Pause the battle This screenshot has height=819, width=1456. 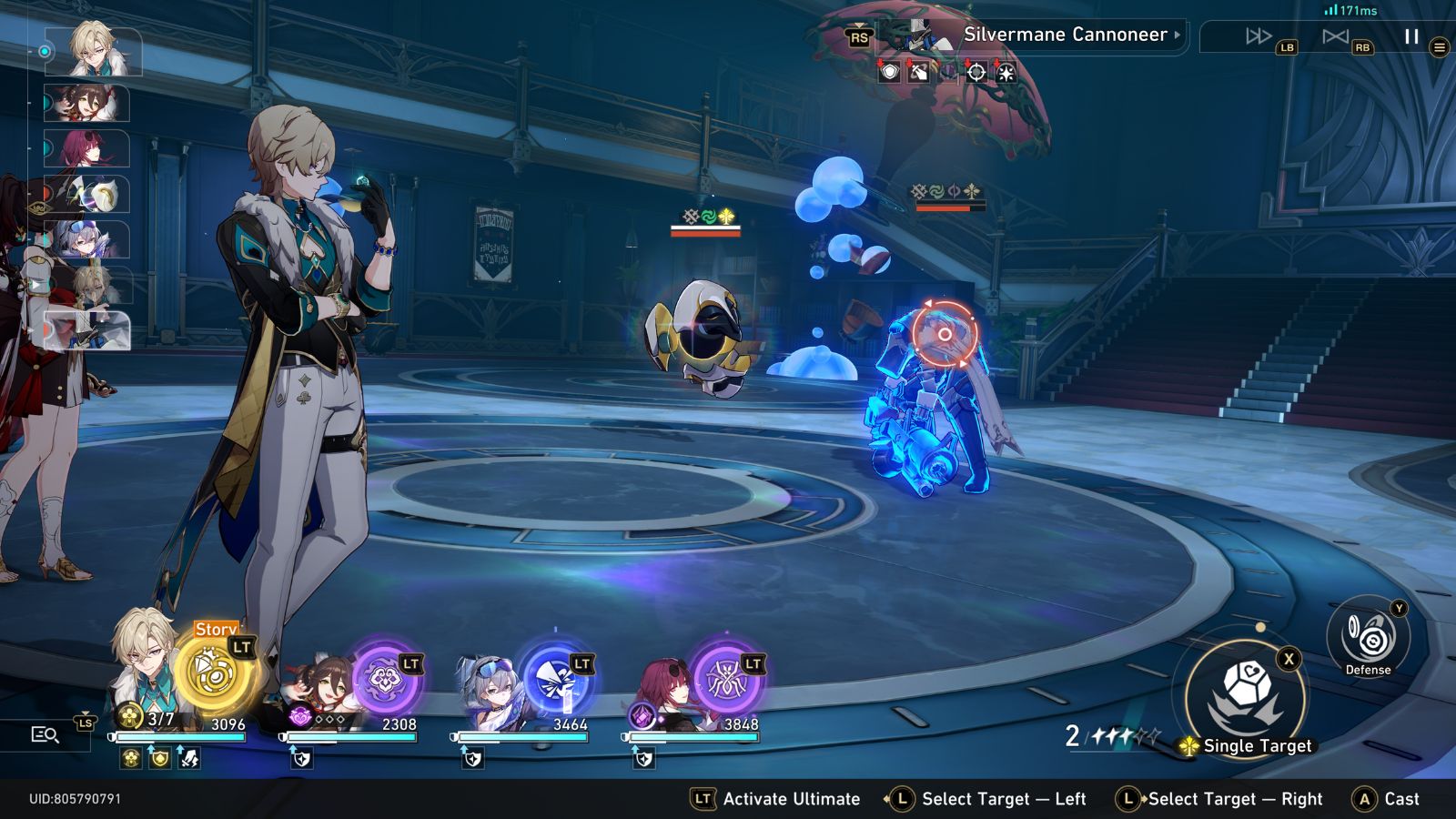(x=1411, y=36)
